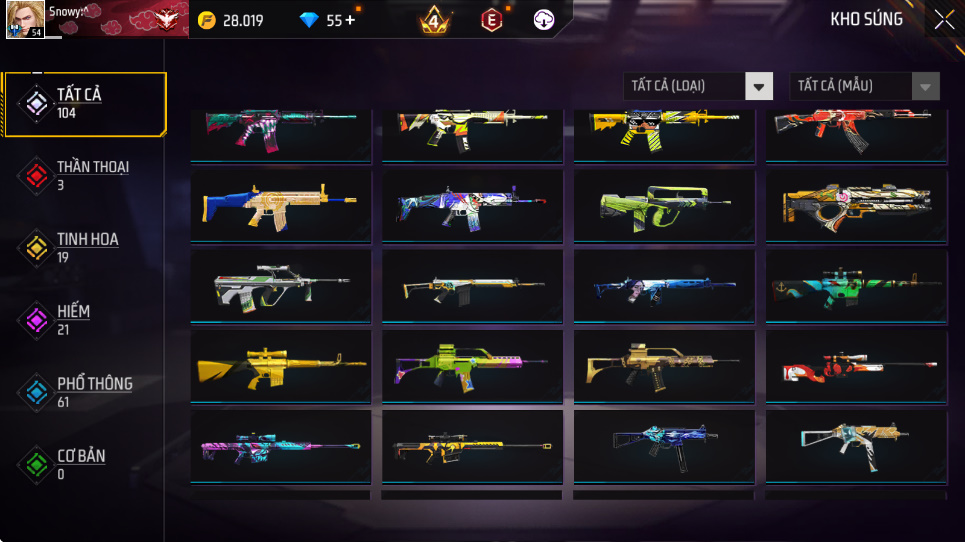Close the Kho Súng weapon vault

tap(943, 20)
